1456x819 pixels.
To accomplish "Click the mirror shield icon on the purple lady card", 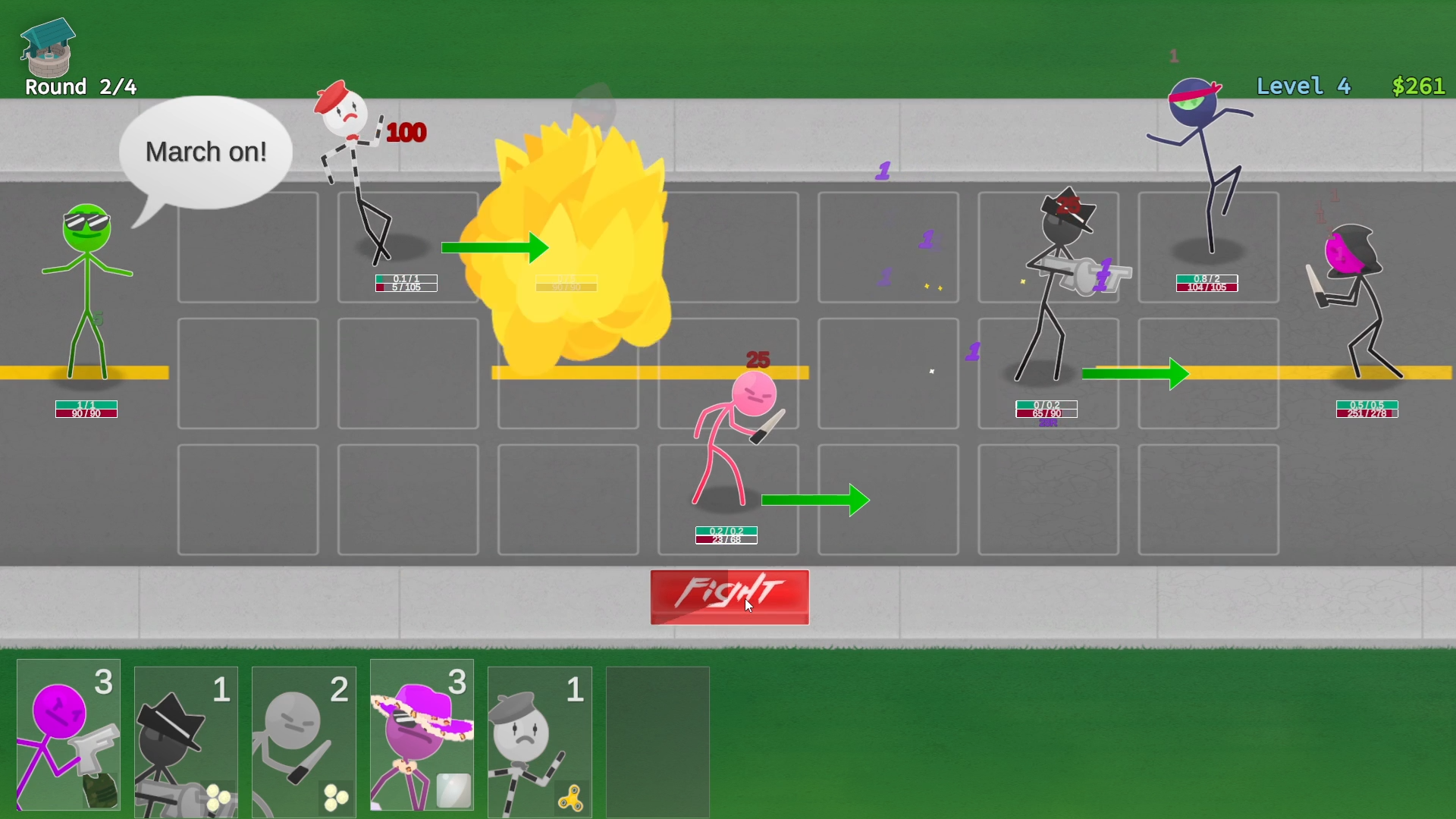I will click(454, 789).
